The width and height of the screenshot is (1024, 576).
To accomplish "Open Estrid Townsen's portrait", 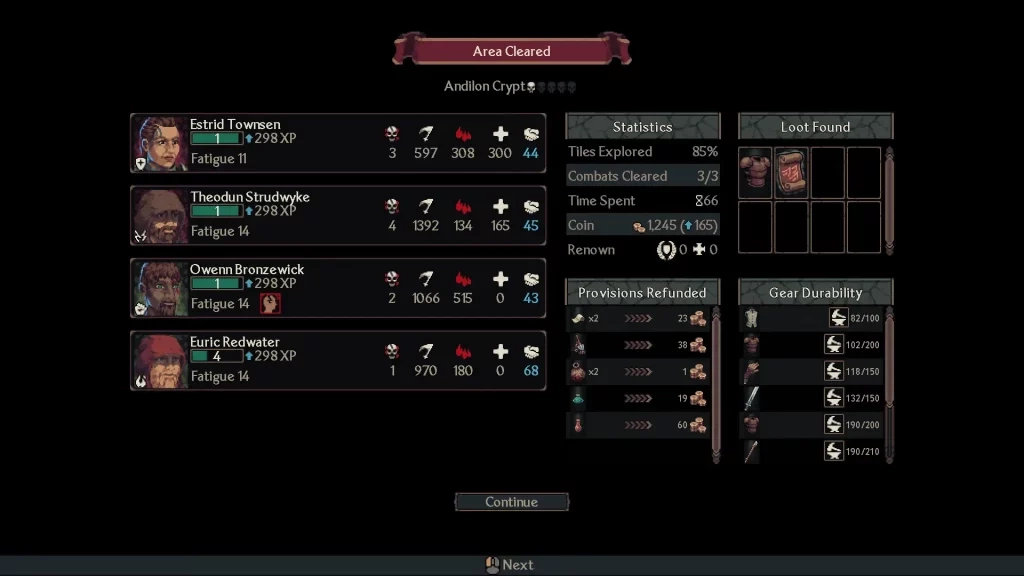I will pos(160,143).
